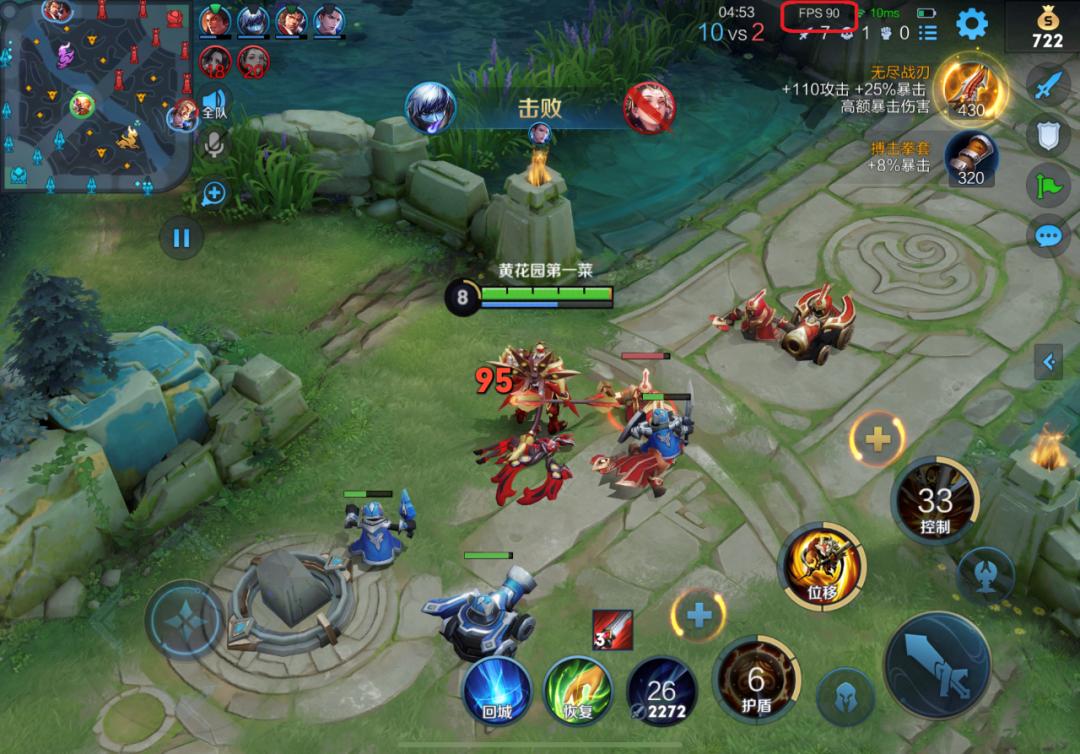Open the settings gear menu
Screen dimensions: 1080x754
pos(971,24)
